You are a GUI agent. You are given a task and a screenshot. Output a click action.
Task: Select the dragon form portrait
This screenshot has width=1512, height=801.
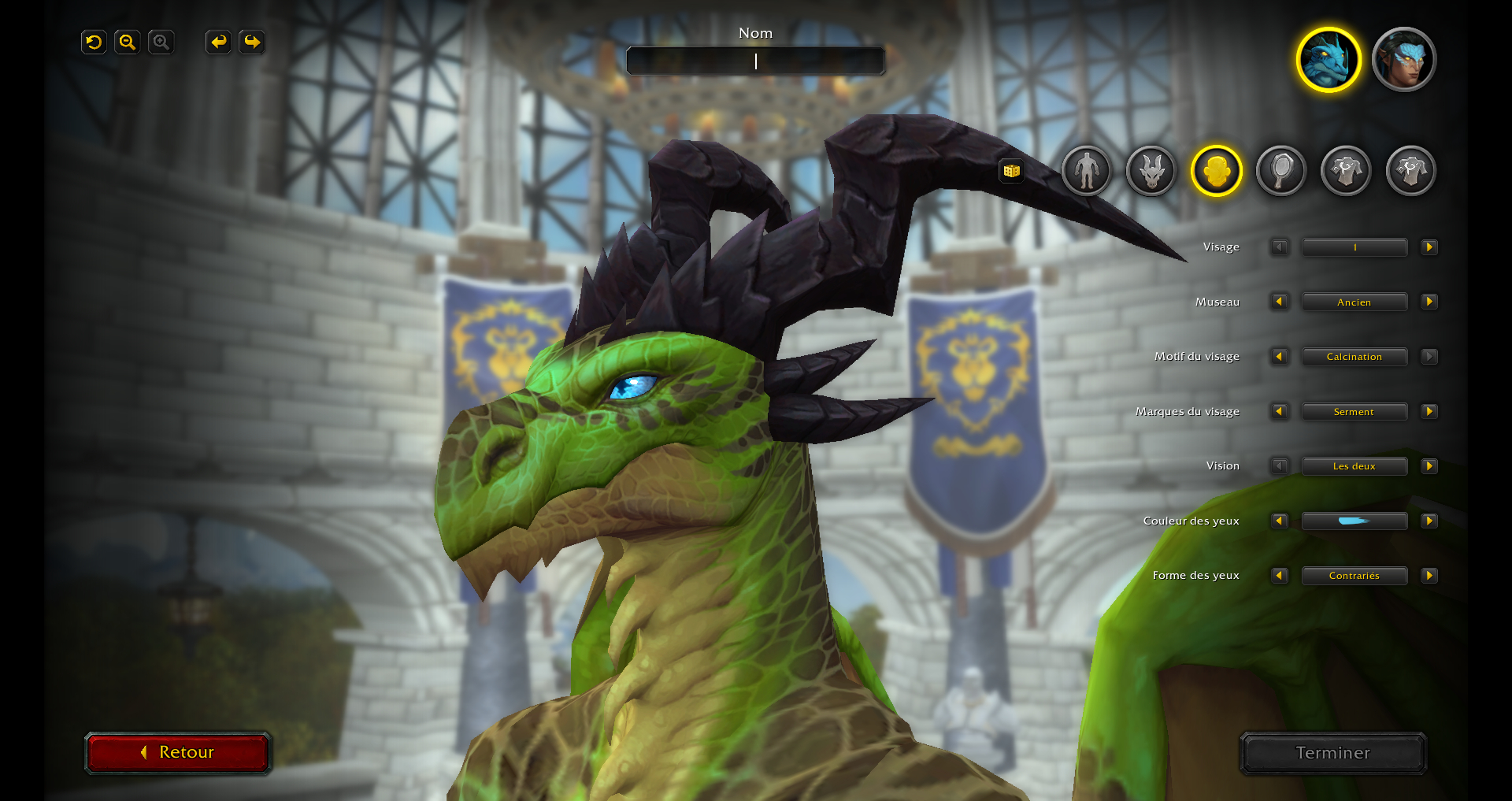point(1329,60)
